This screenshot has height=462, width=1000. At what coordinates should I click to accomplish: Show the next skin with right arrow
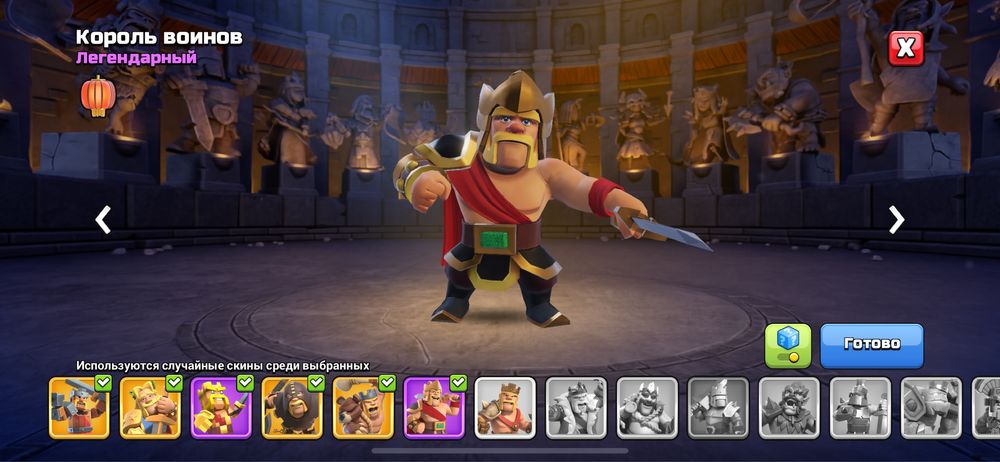point(896,220)
